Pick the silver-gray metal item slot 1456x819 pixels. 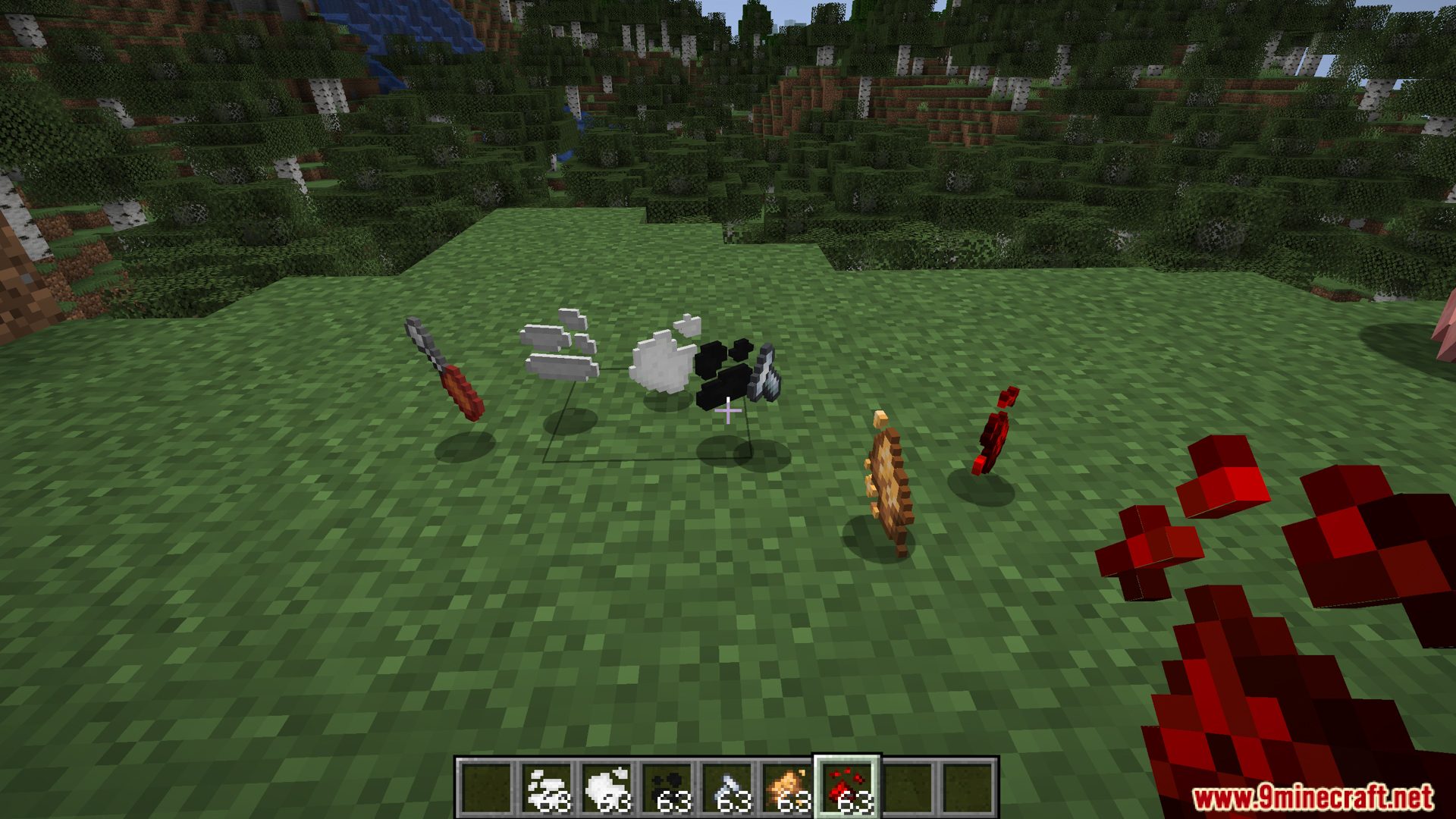pos(727,788)
